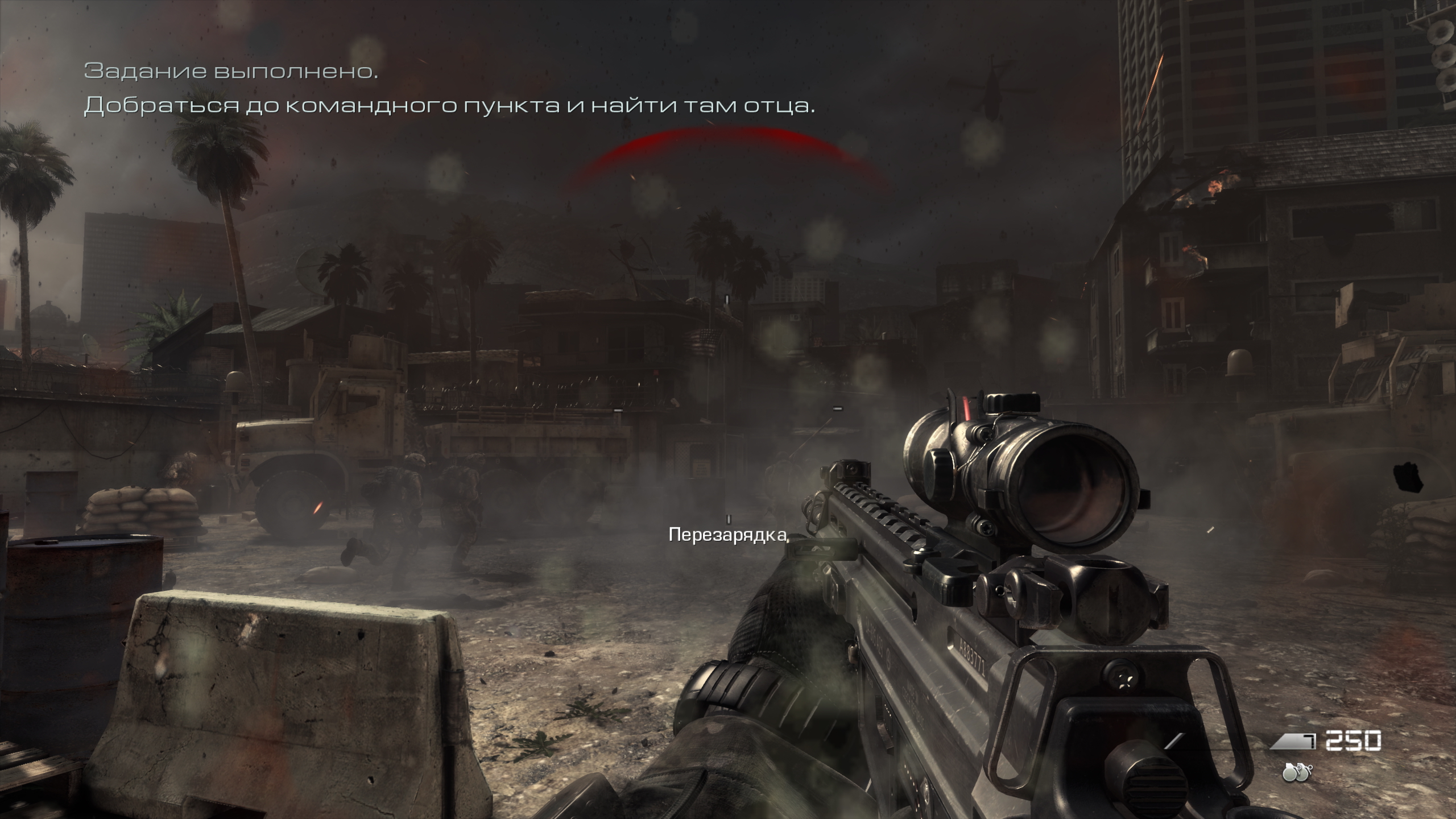Click the objective text about finding father

[x=449, y=106]
